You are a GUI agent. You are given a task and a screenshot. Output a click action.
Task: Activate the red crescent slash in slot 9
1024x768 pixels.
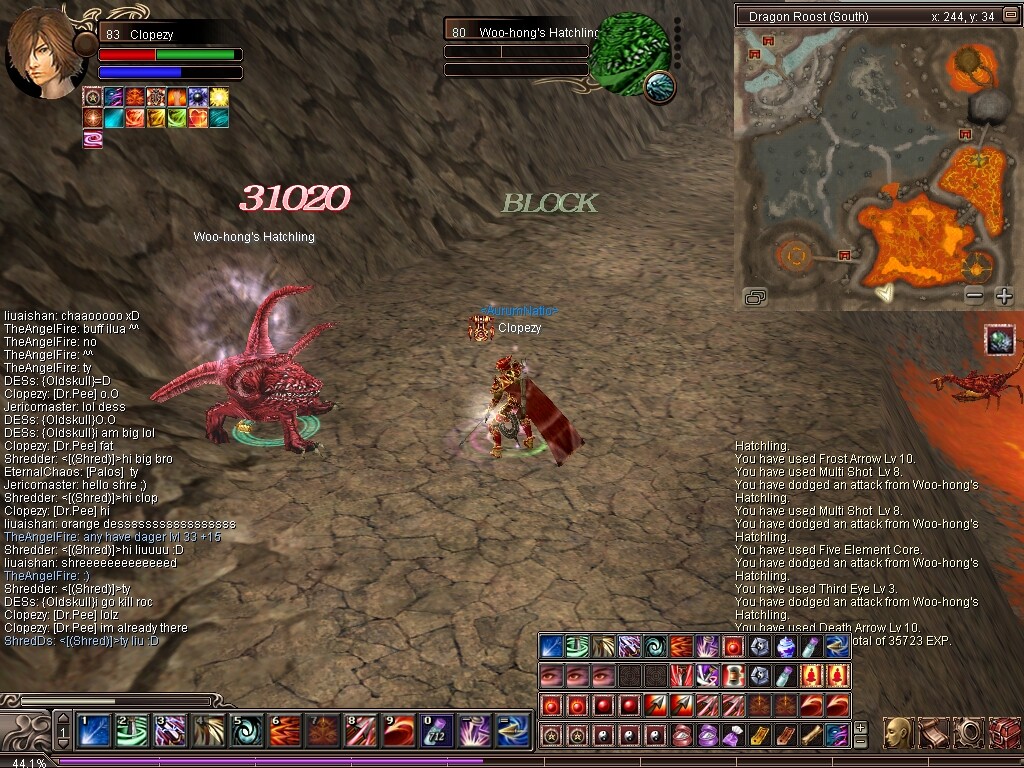[x=399, y=731]
